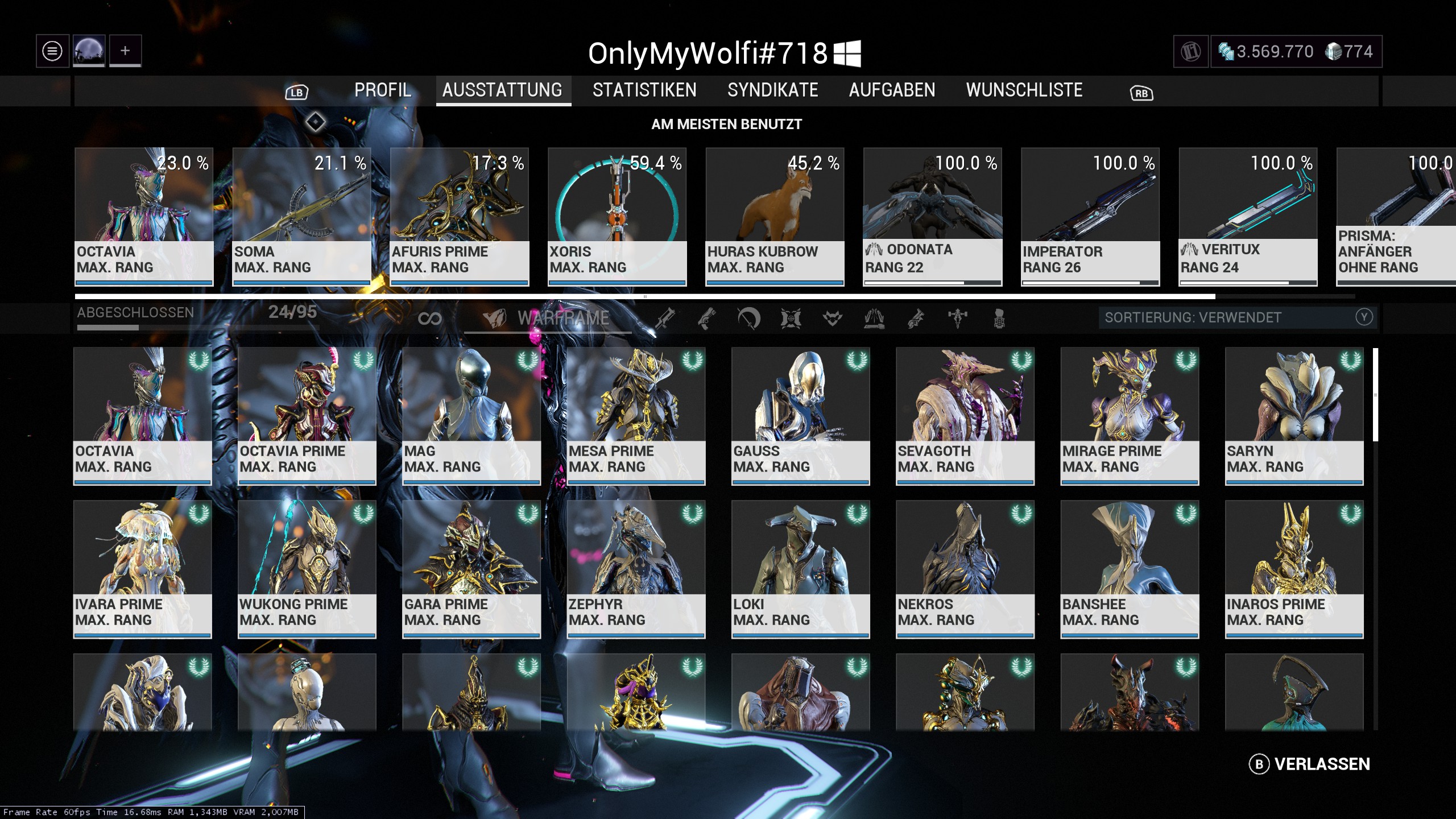The image size is (1456, 819).
Task: Open the SYNDIKATE menu tab
Action: [772, 90]
